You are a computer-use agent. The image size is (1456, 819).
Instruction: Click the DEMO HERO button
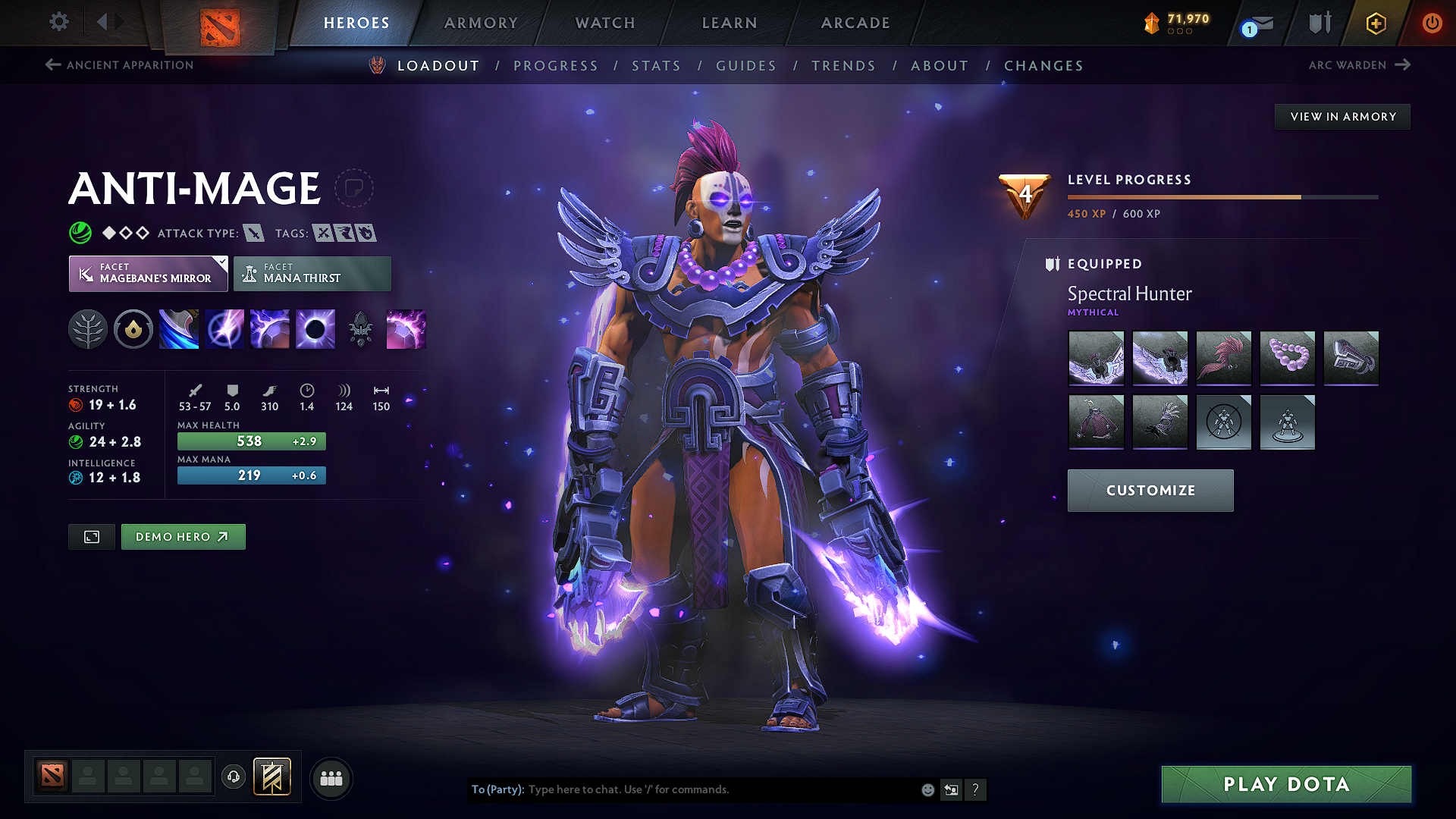tap(183, 536)
